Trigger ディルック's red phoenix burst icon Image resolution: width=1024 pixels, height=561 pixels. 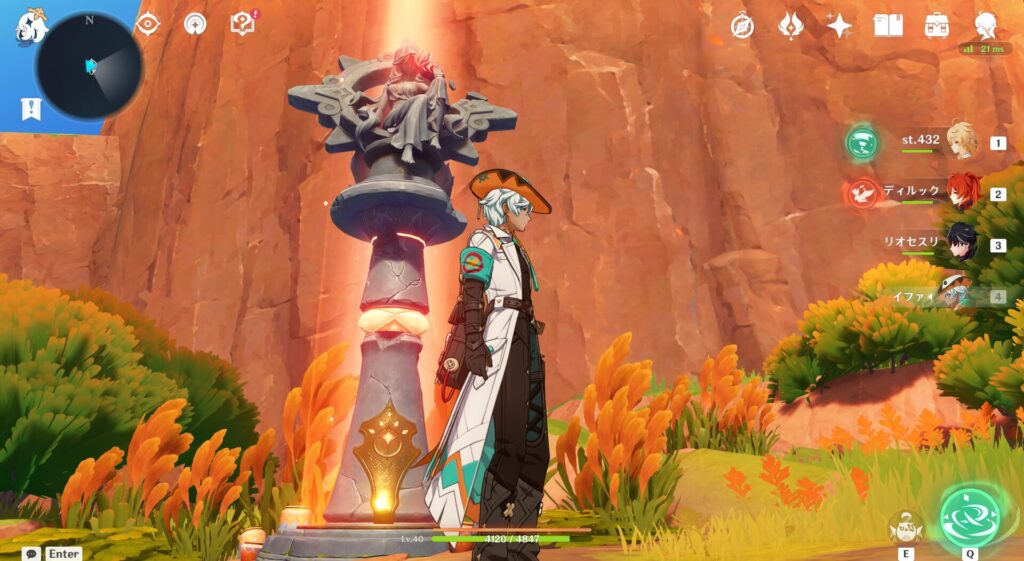861,192
